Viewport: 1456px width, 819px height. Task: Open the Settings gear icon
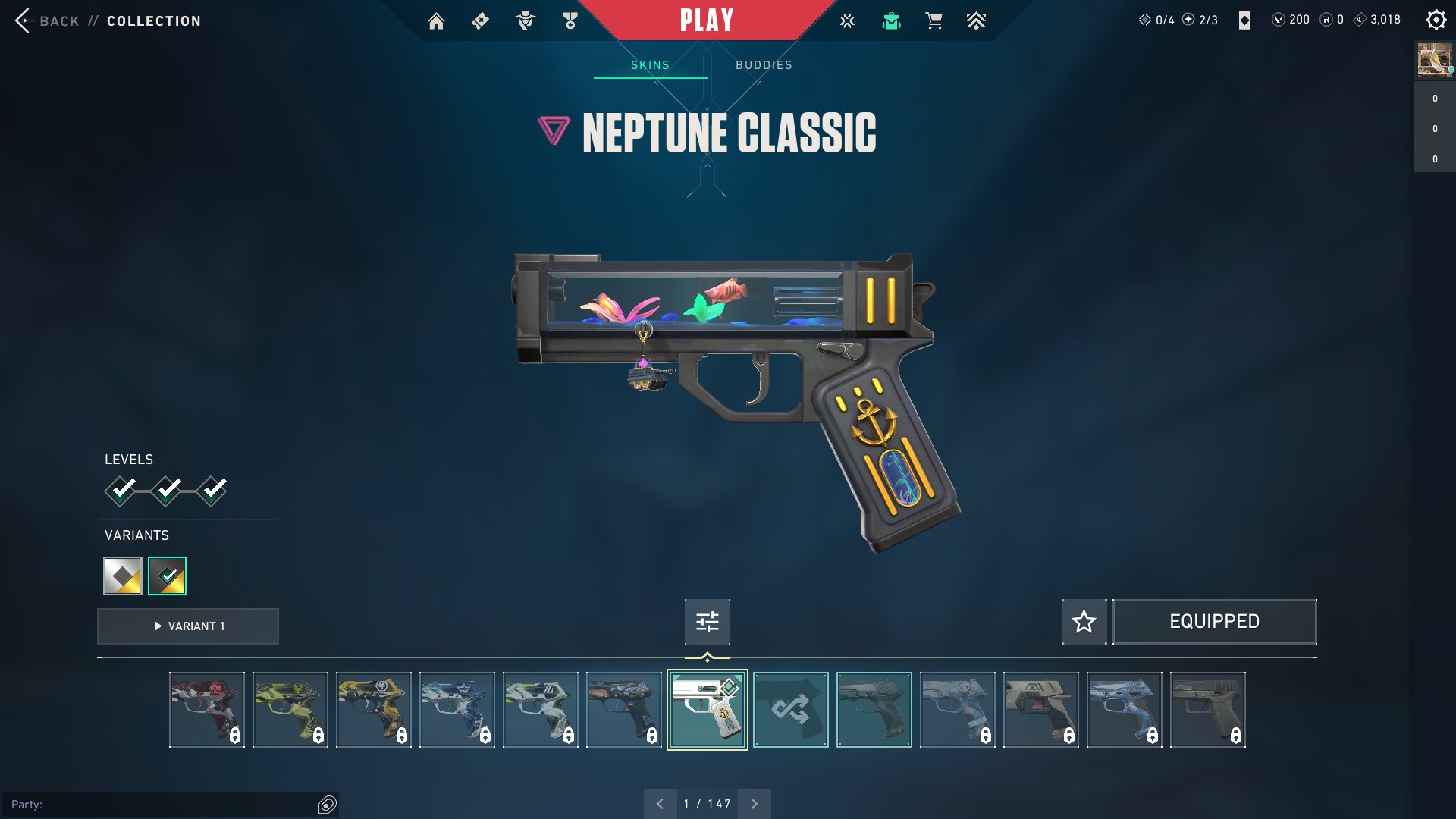point(1436,20)
